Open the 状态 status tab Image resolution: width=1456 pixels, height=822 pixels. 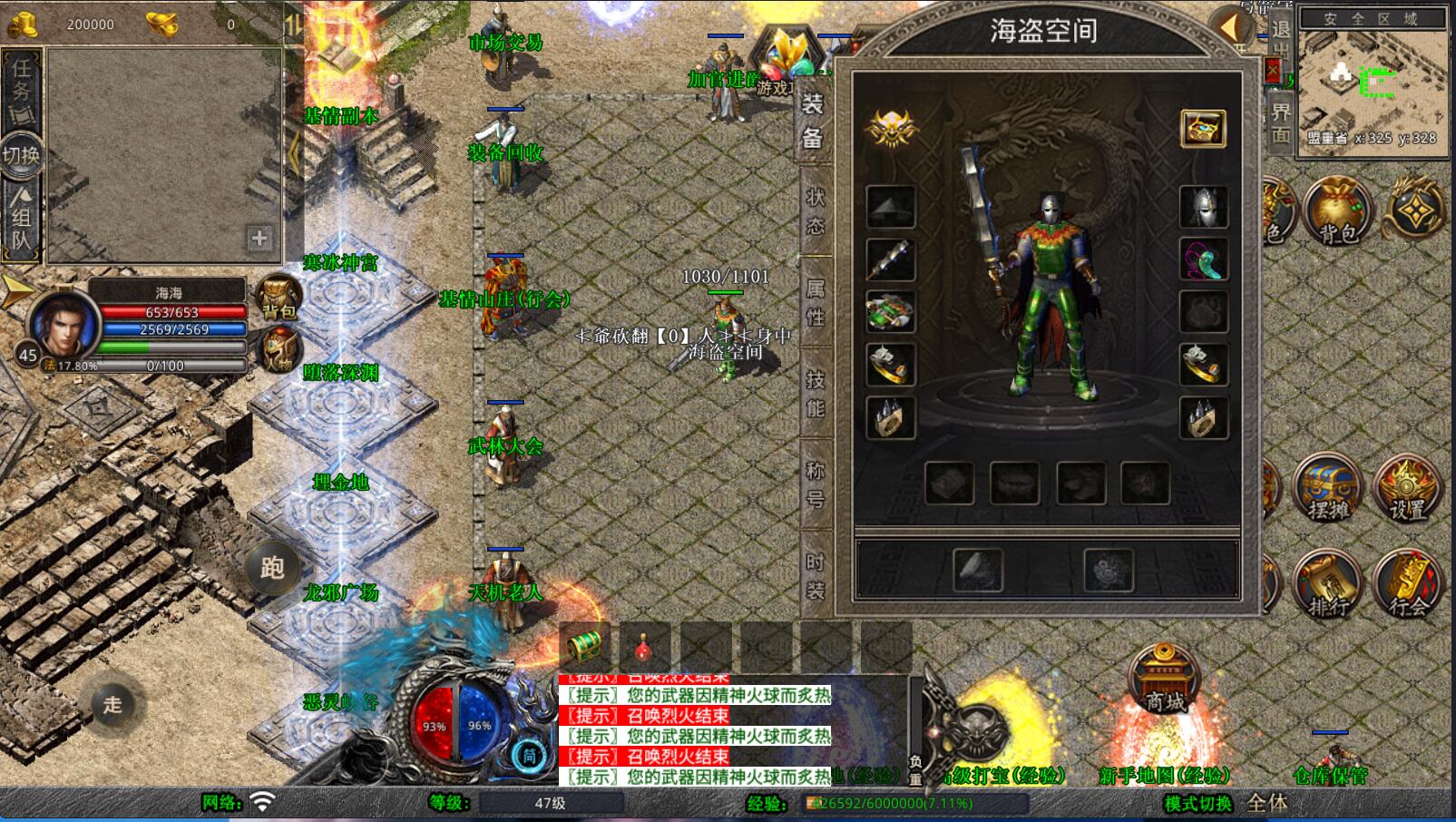tap(815, 211)
